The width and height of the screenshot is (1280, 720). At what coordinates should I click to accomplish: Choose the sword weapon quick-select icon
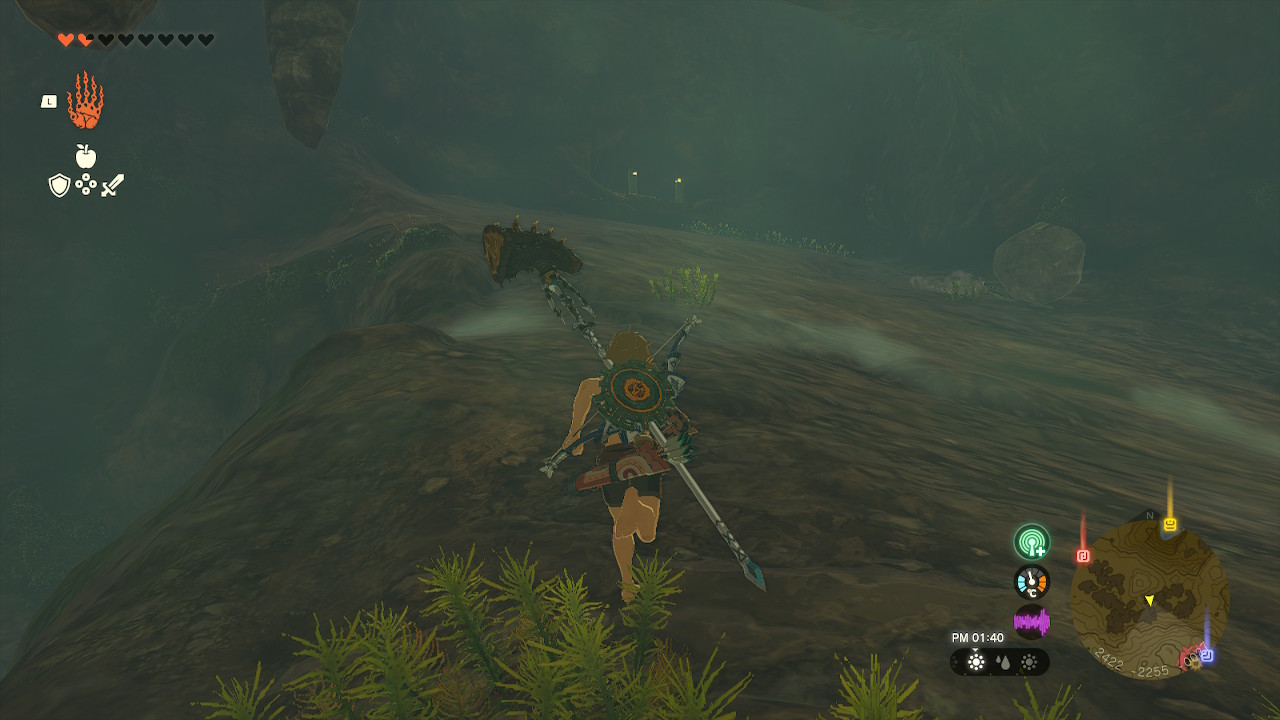coord(112,185)
